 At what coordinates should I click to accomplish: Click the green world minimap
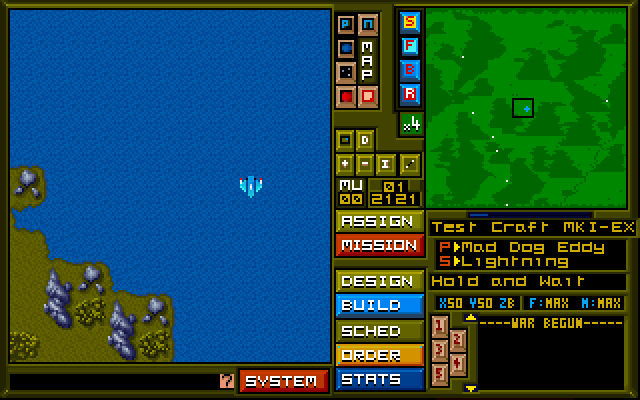(526, 108)
